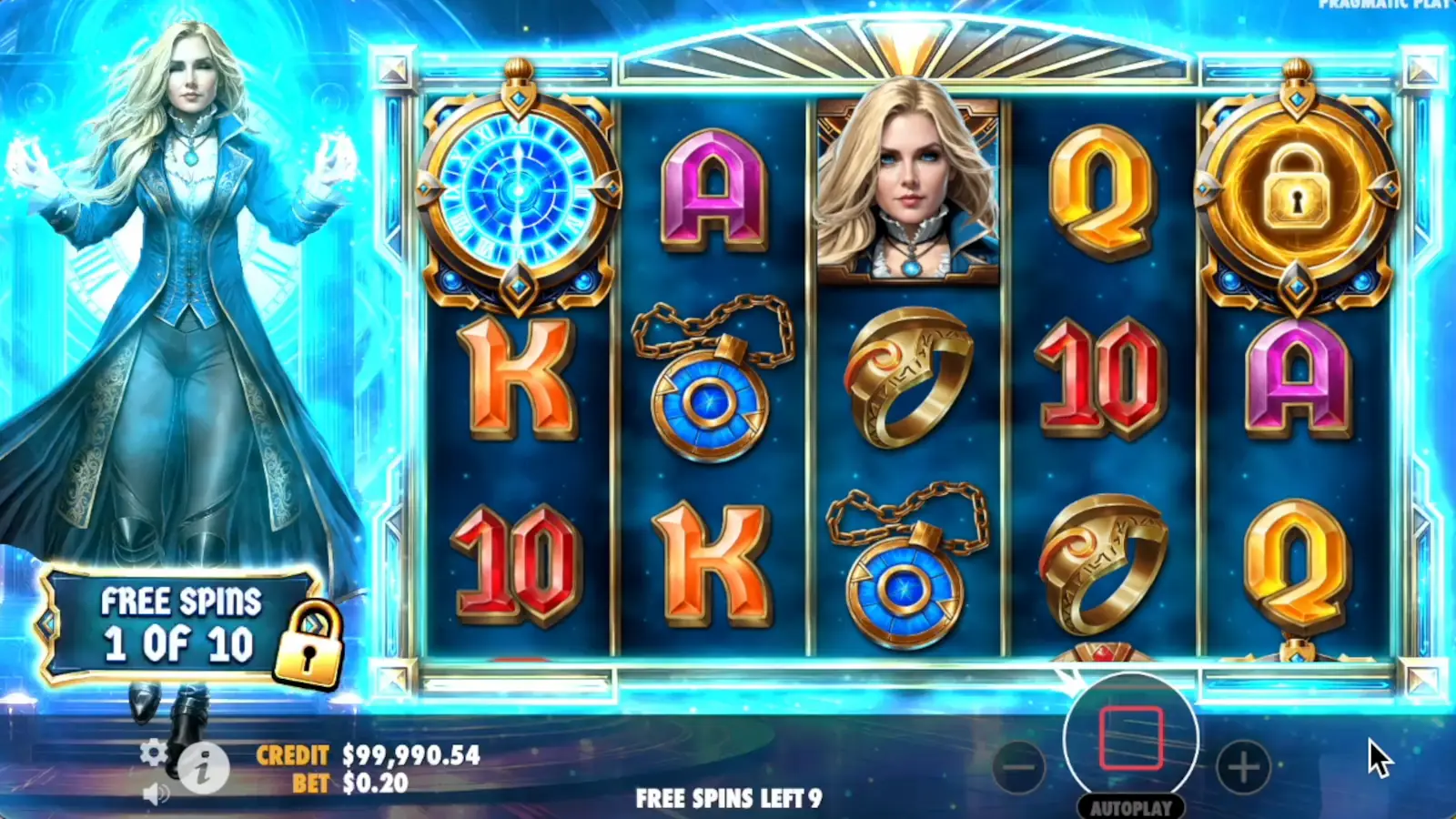The height and width of the screenshot is (819, 1456).
Task: Open the game info screen
Action: [202, 769]
